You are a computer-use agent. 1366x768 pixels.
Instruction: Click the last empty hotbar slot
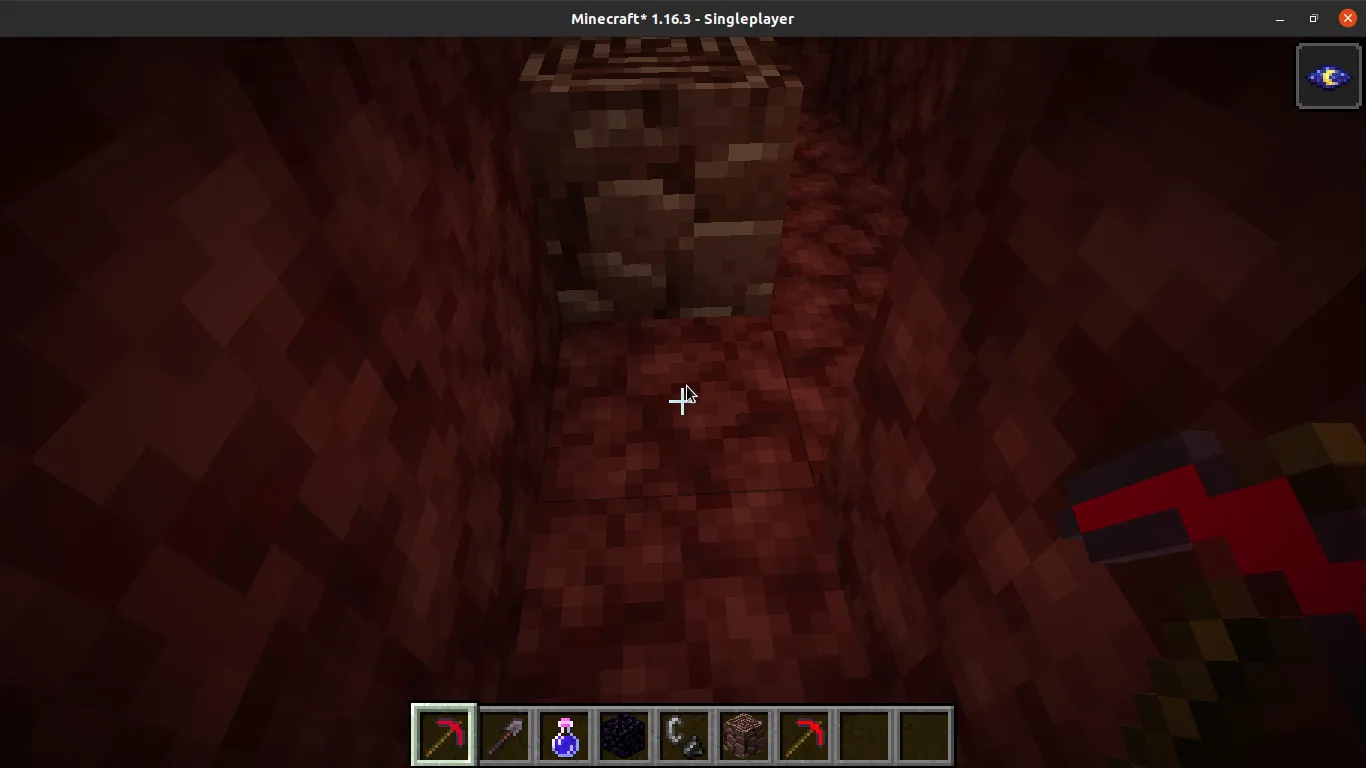pos(923,735)
